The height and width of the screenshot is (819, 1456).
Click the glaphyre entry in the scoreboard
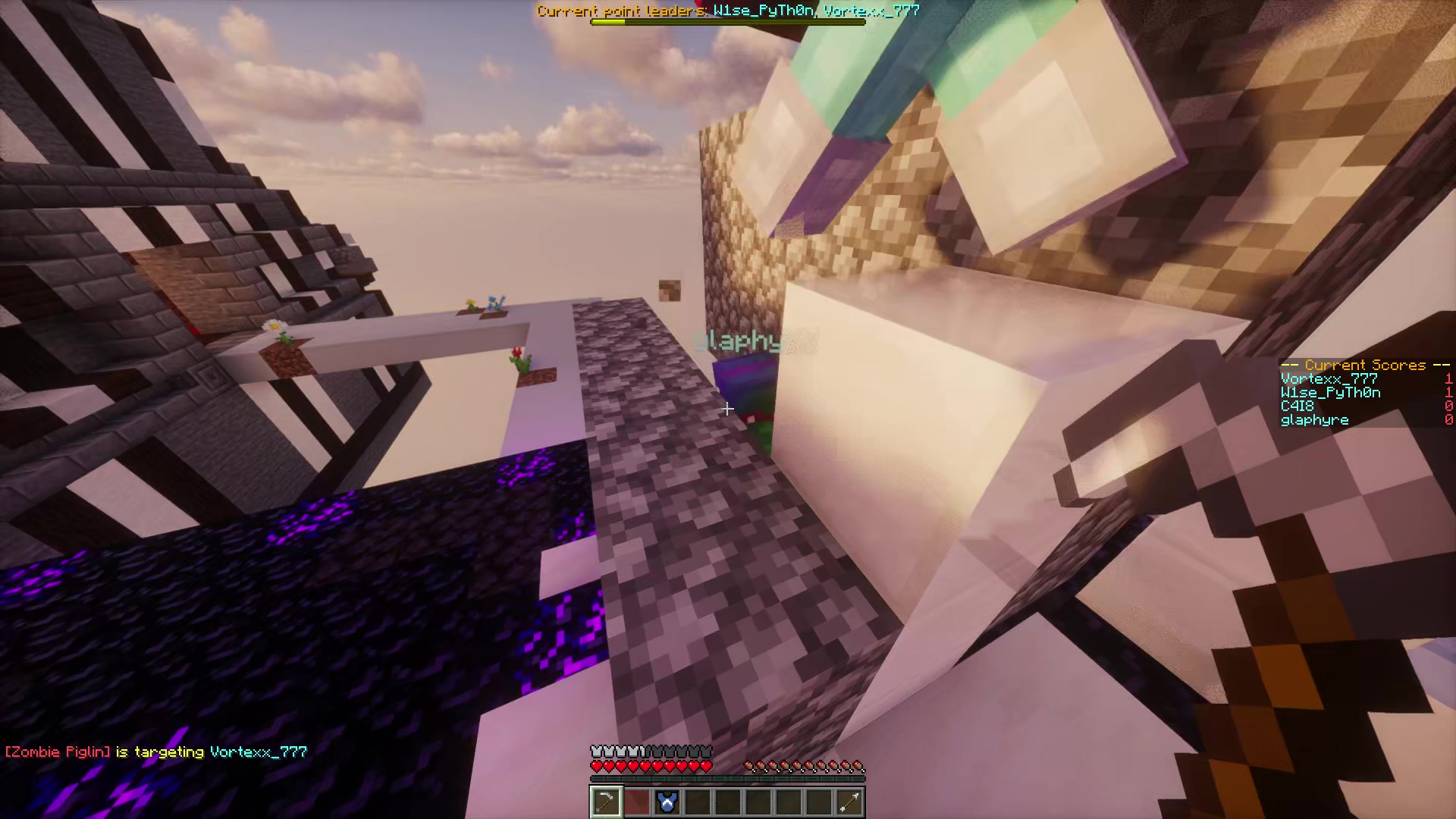pos(1314,419)
